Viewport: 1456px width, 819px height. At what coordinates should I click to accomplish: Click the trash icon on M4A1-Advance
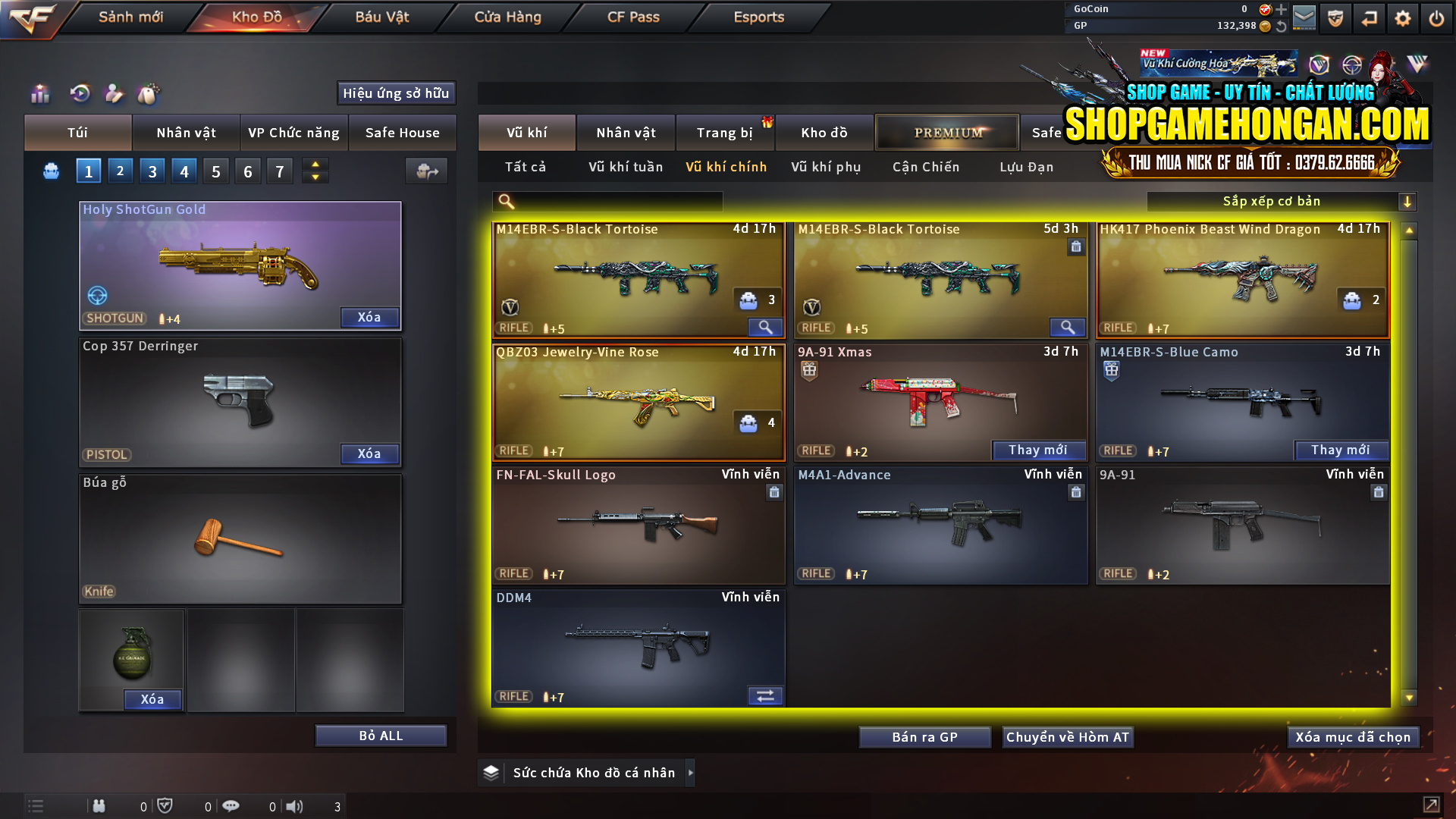click(x=1076, y=492)
